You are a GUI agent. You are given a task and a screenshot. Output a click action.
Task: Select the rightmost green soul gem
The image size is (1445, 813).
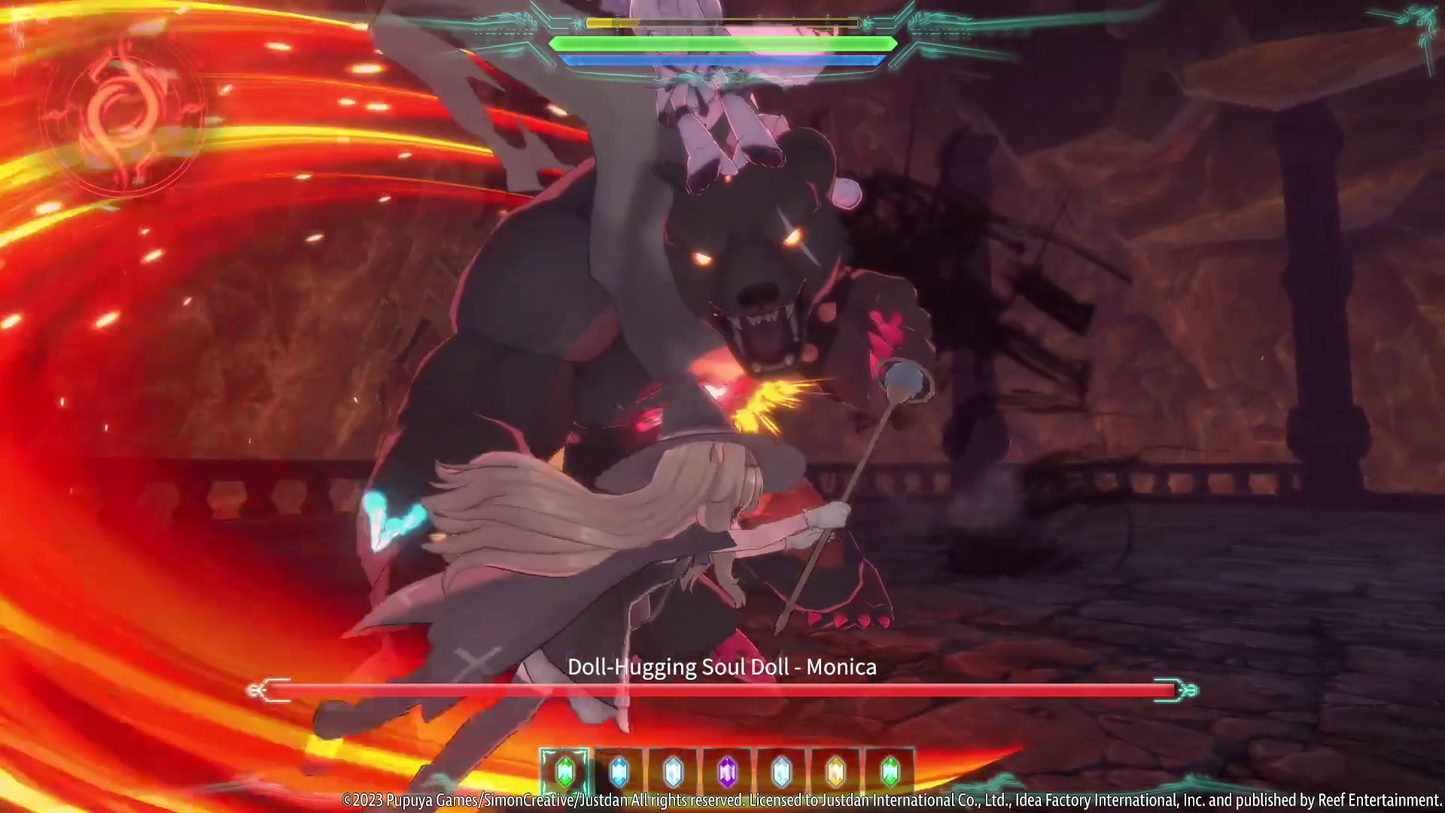888,770
